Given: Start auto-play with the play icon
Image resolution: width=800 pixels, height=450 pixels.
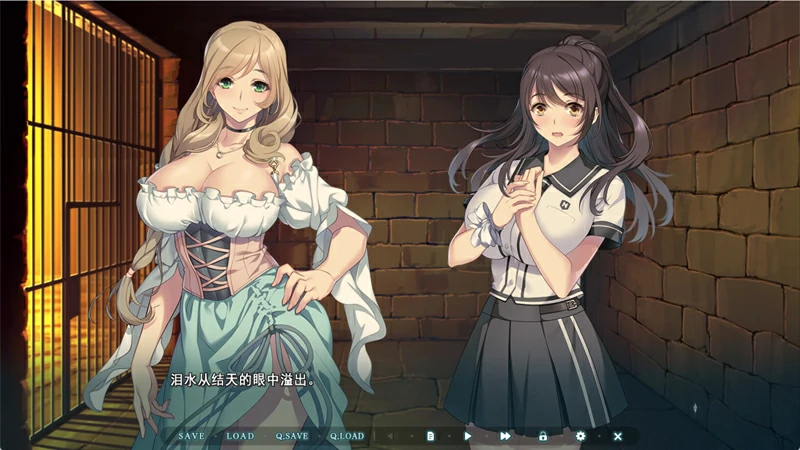Looking at the screenshot, I should pyautogui.click(x=467, y=436).
